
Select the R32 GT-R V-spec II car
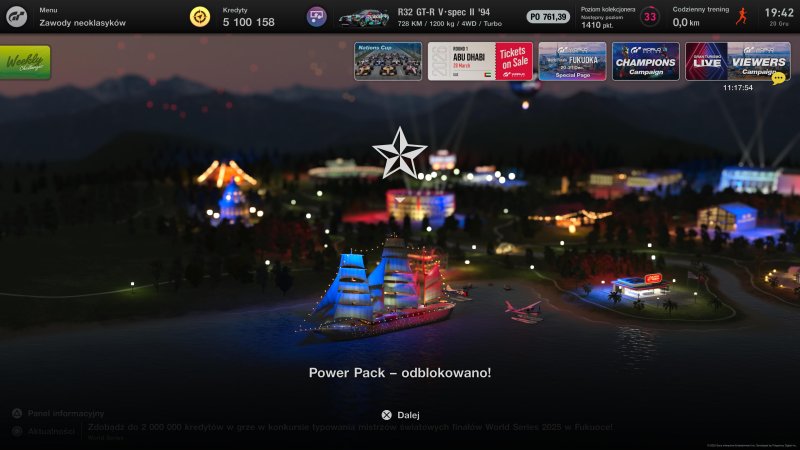pyautogui.click(x=363, y=16)
